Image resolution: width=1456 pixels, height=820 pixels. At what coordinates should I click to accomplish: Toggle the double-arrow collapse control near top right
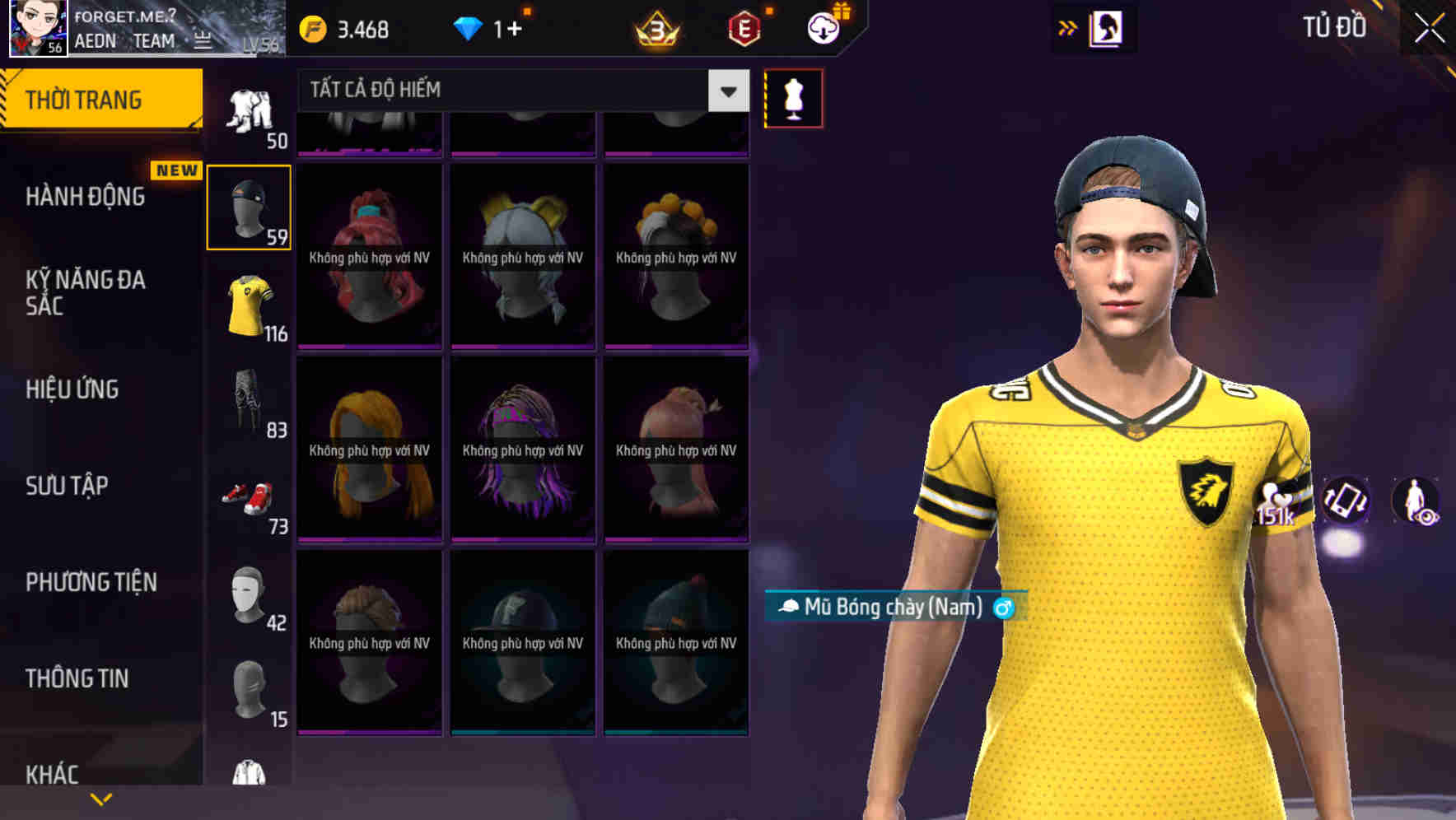pyautogui.click(x=1067, y=26)
